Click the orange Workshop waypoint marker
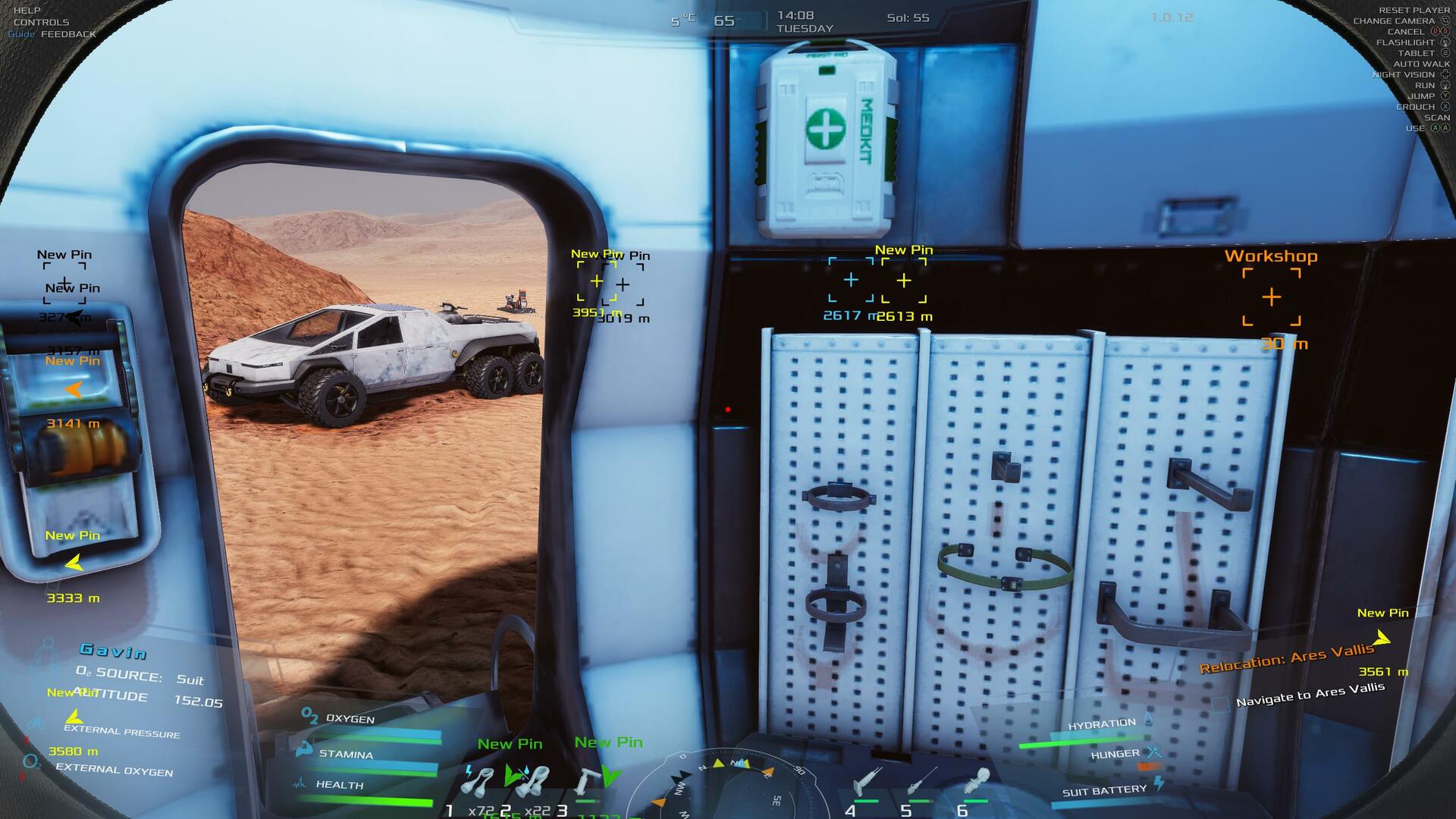This screenshot has width=1456, height=819. tap(1272, 297)
